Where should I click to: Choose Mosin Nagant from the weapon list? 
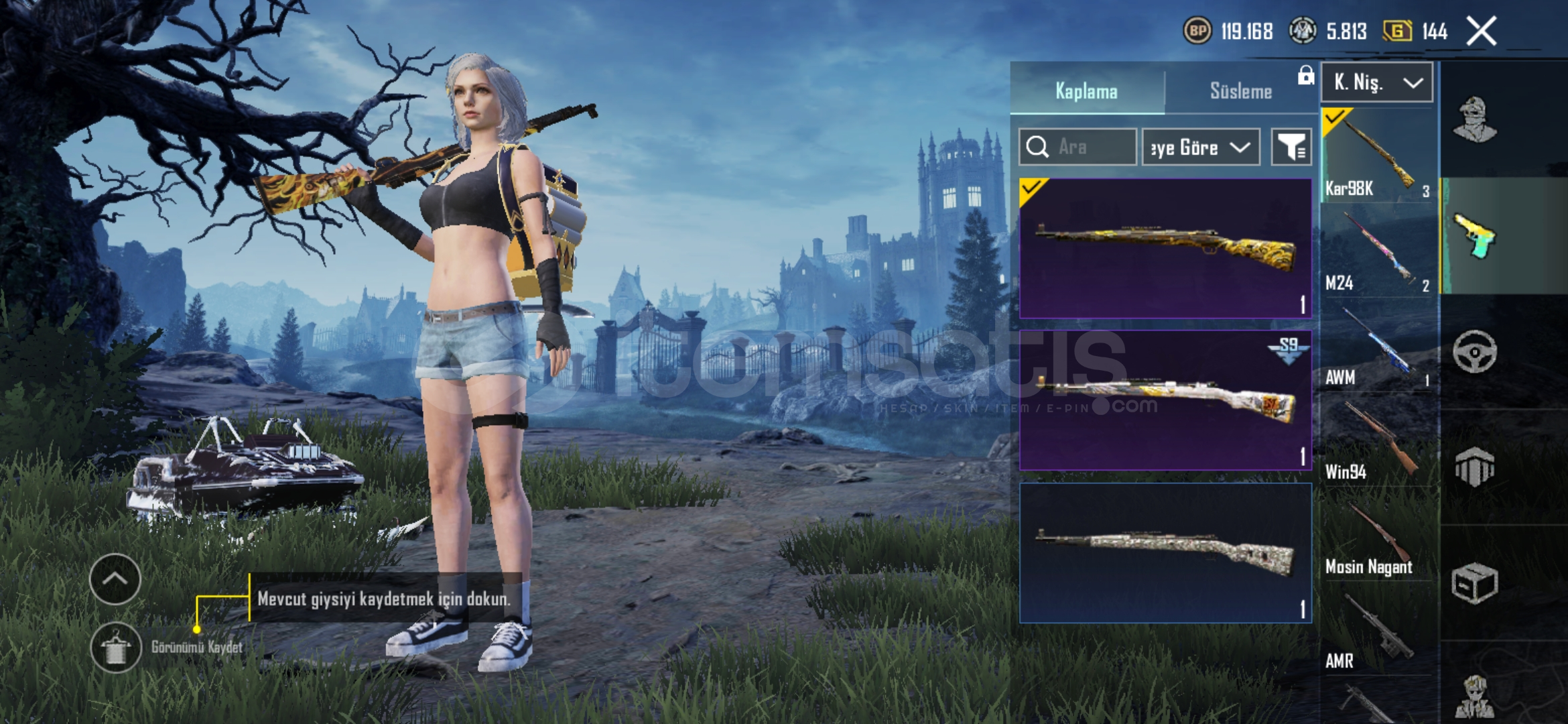(x=1378, y=536)
